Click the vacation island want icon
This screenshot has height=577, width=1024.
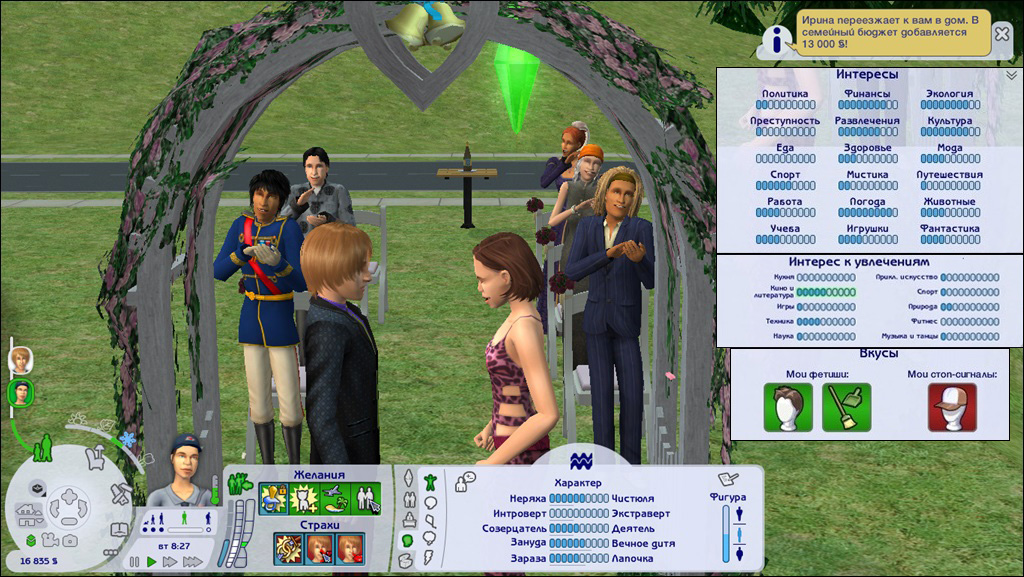(337, 497)
